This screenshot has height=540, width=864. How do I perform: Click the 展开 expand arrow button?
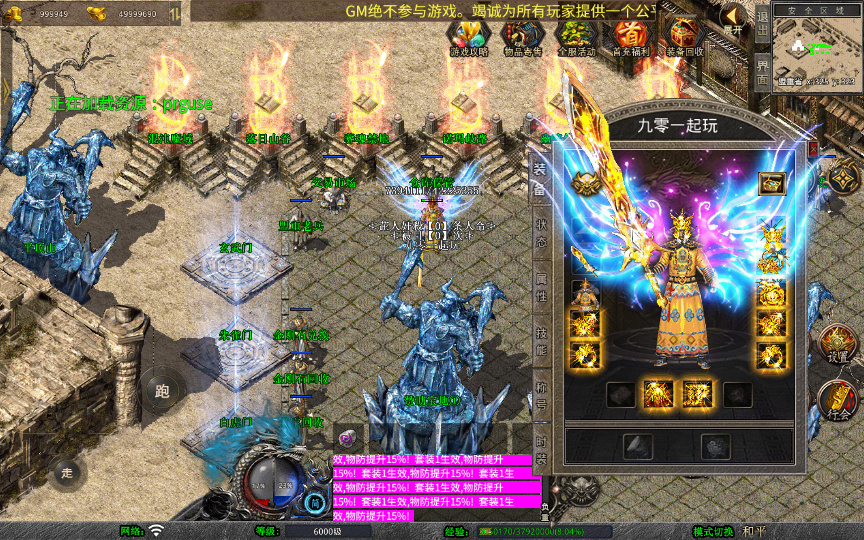735,20
